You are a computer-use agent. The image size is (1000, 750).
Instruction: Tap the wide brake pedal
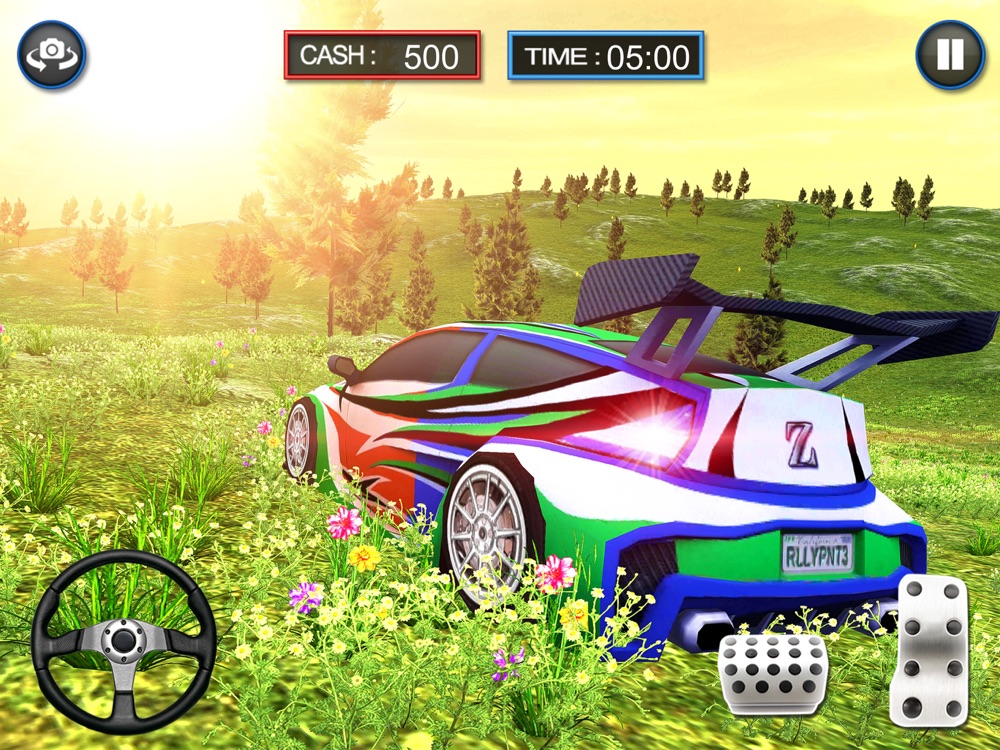(x=773, y=673)
